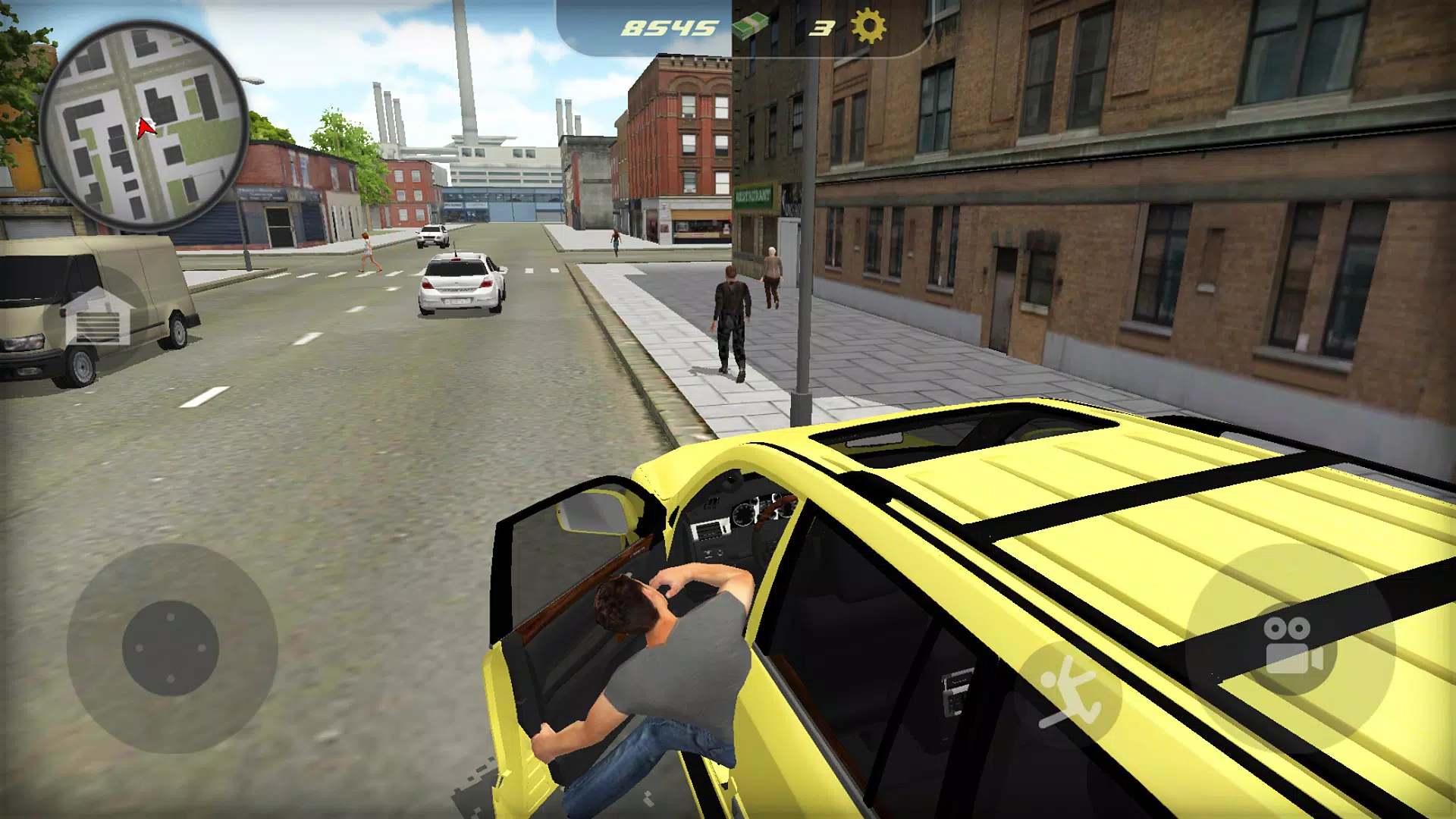1456x819 pixels.
Task: Tap the virtual movement joystick
Action: pos(171,648)
